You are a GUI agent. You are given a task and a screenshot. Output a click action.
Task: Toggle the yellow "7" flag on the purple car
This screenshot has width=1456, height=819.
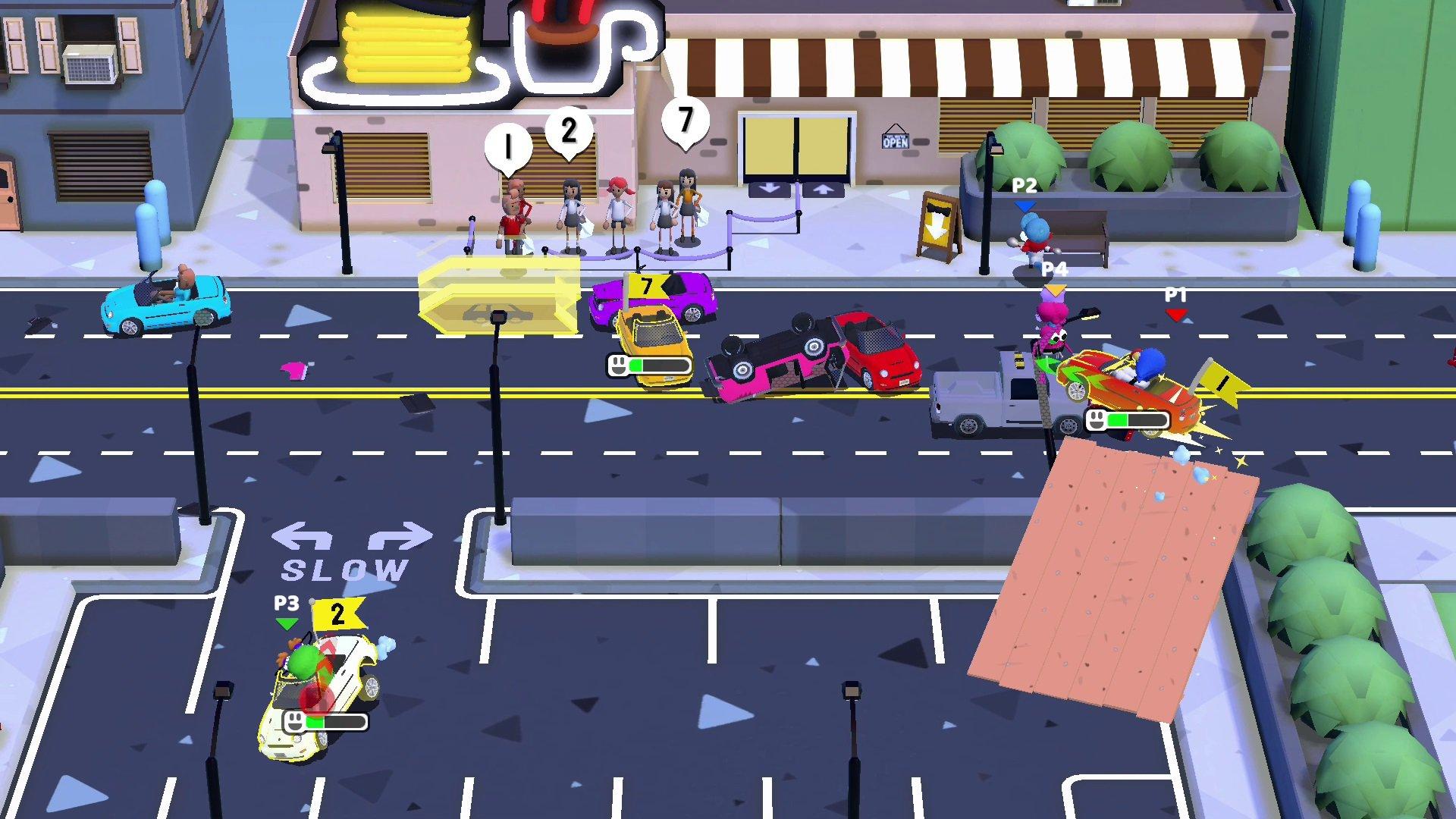(646, 287)
